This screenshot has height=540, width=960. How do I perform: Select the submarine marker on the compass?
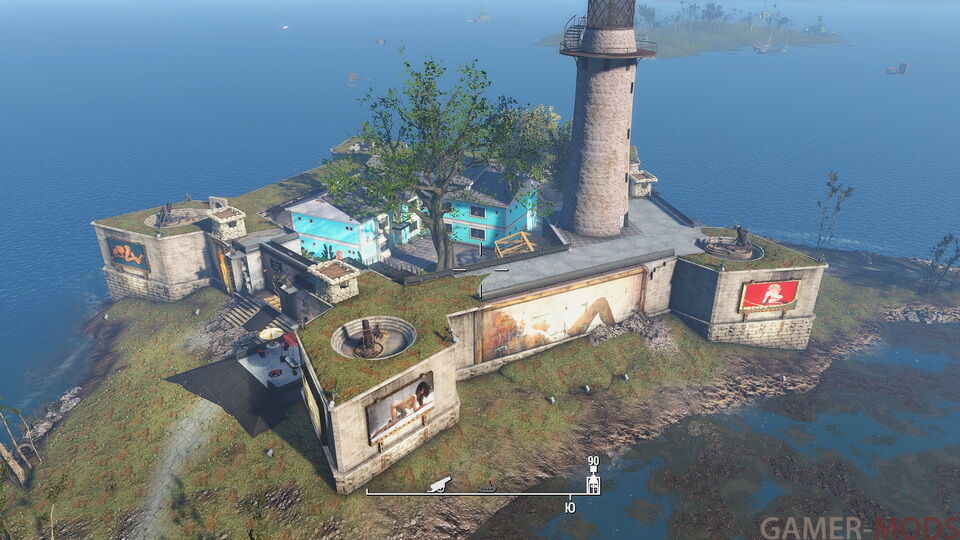click(487, 488)
